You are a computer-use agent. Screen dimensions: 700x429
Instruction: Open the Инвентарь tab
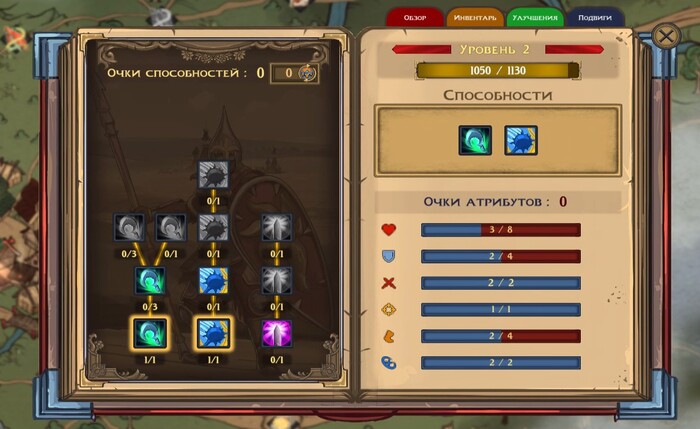point(474,18)
